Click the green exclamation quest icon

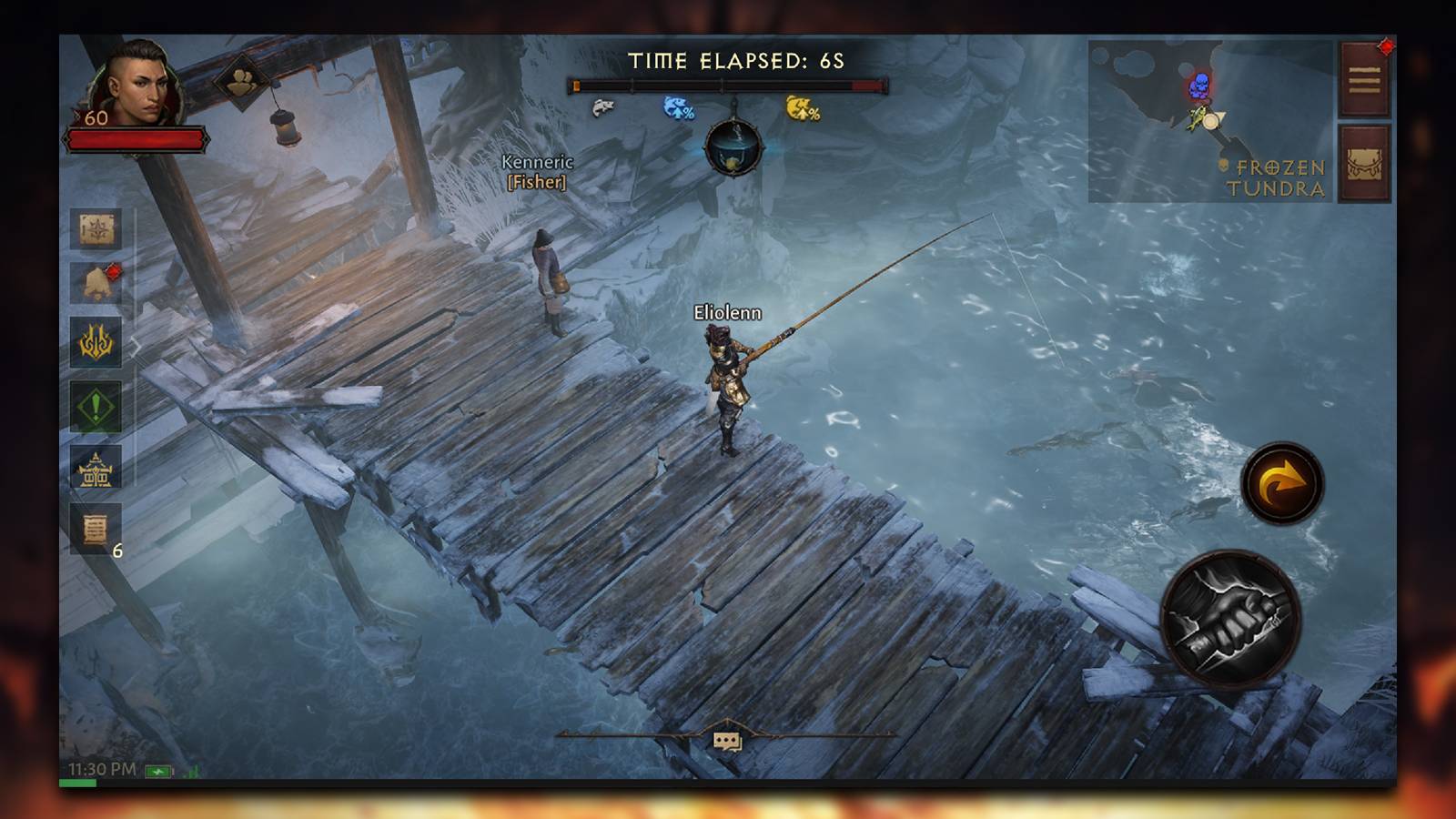point(97,408)
